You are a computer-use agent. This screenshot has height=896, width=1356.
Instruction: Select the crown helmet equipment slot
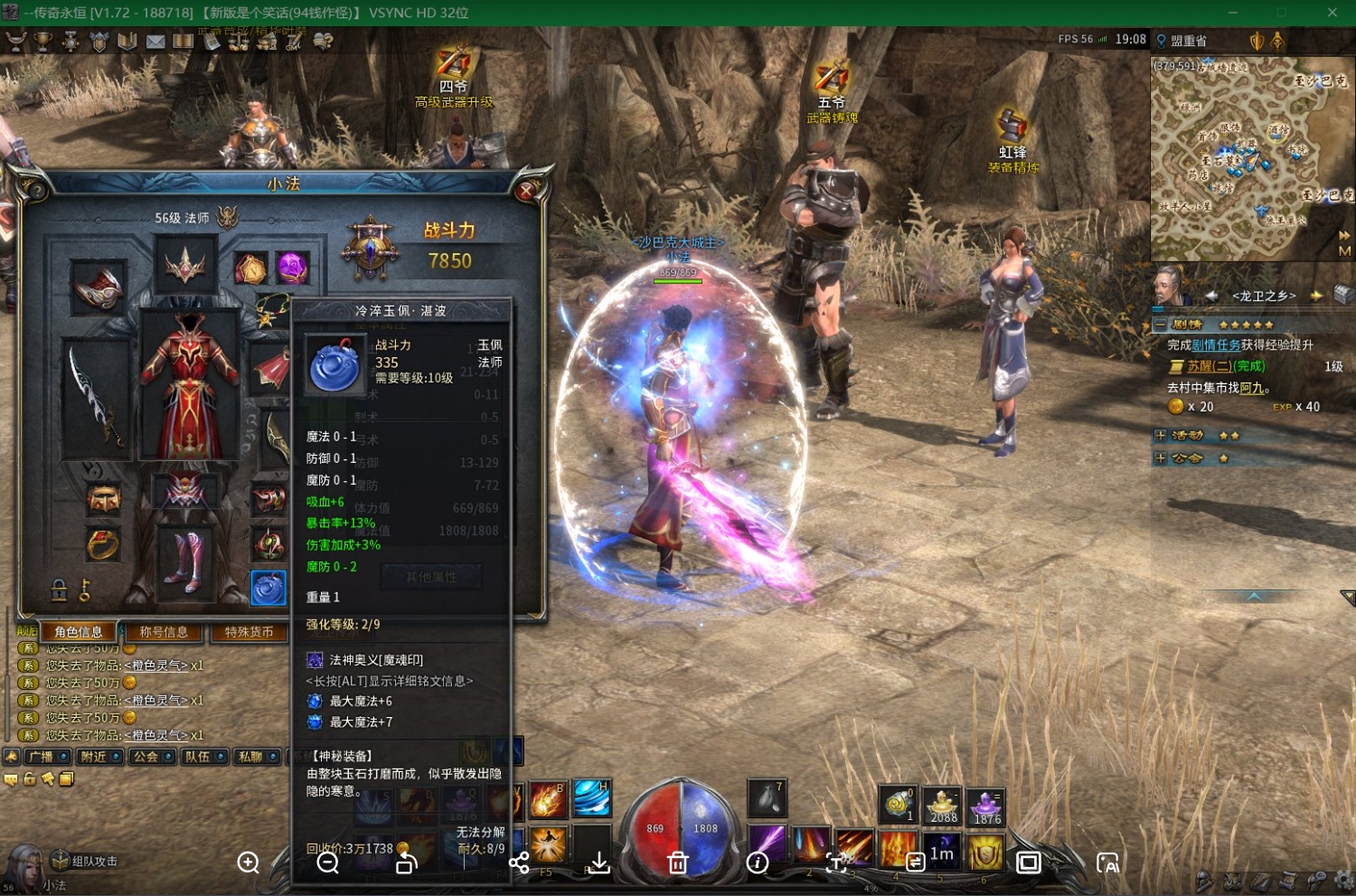[185, 266]
